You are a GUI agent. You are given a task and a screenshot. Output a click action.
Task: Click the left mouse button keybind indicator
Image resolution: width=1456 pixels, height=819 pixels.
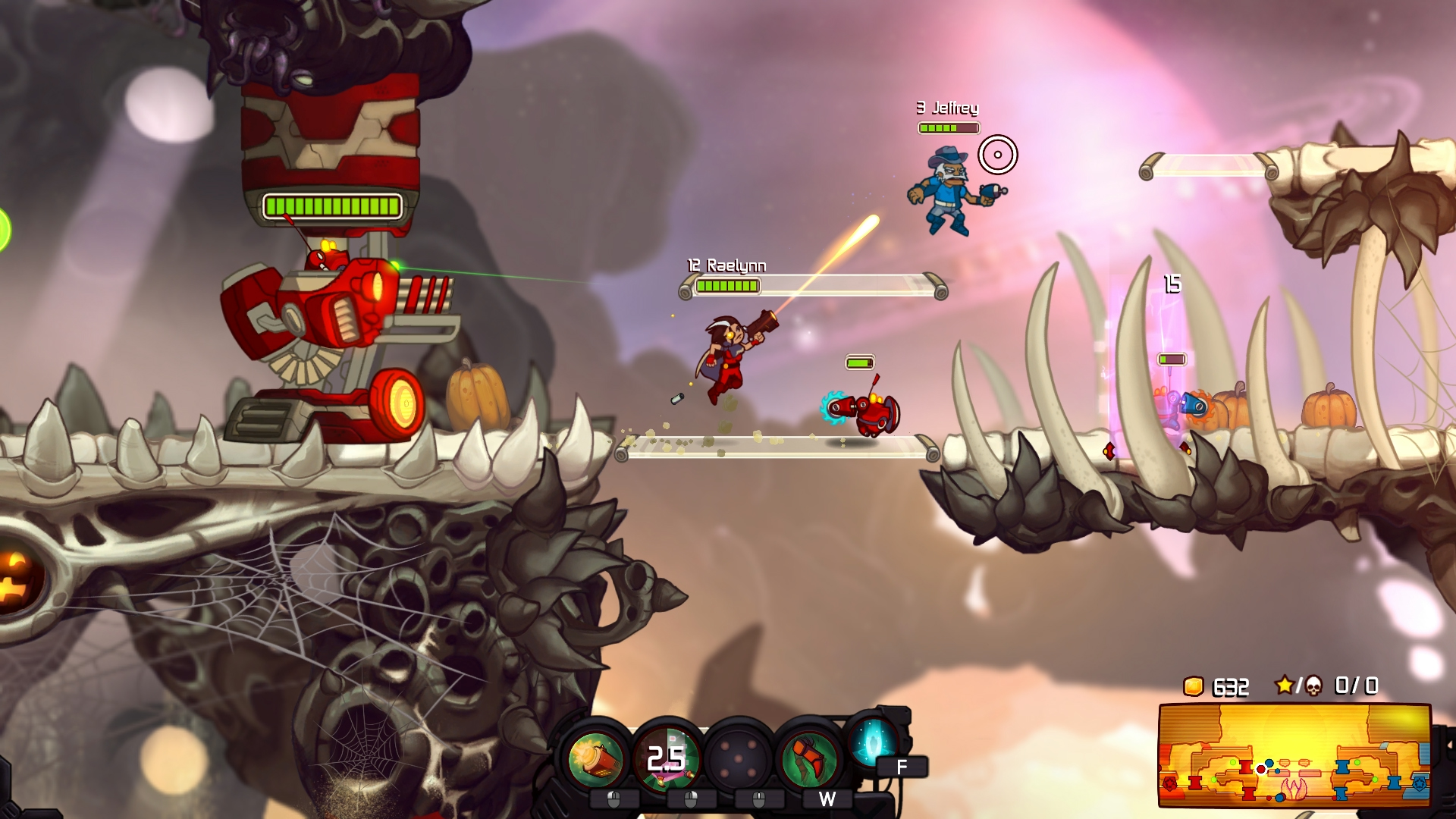[613, 799]
